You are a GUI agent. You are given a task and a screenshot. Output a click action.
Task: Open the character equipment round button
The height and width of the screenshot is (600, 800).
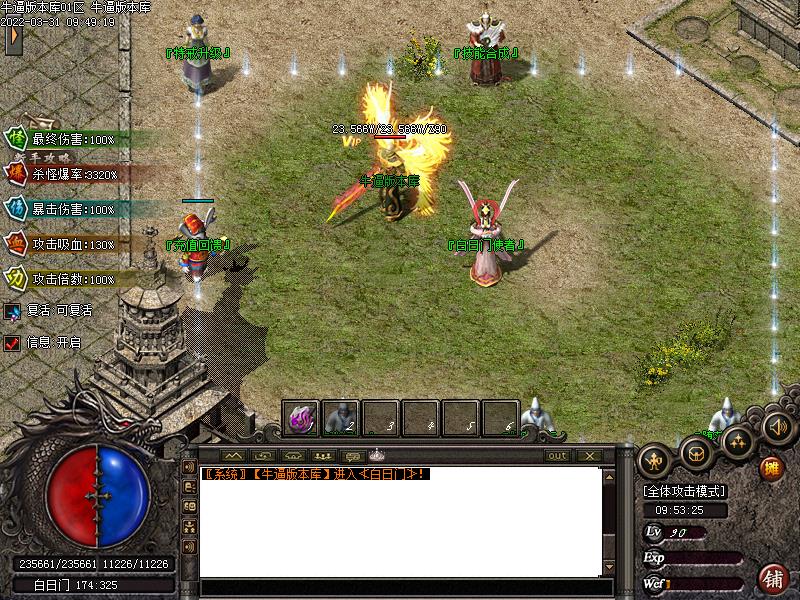point(655,461)
